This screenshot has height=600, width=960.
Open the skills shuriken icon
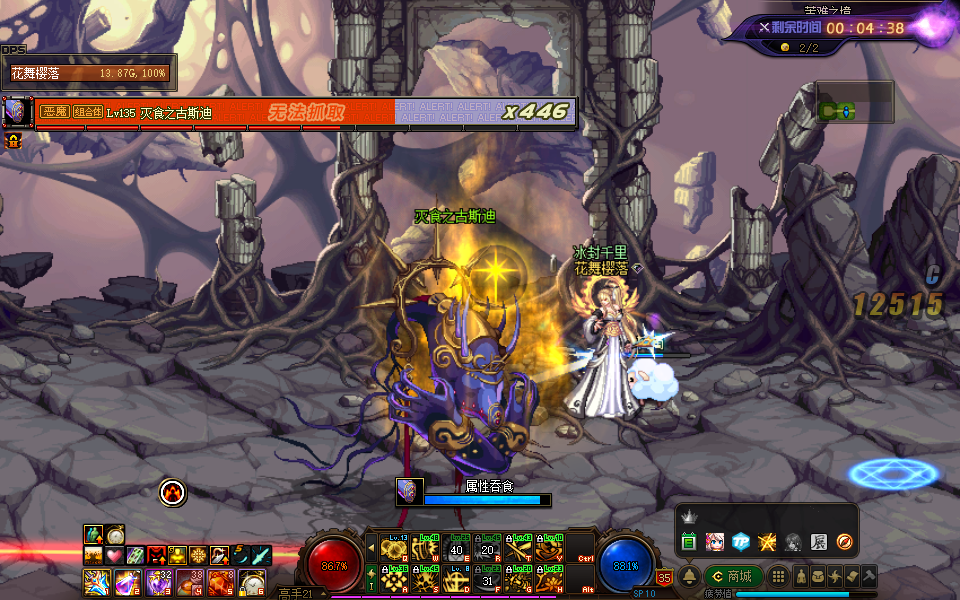click(835, 577)
